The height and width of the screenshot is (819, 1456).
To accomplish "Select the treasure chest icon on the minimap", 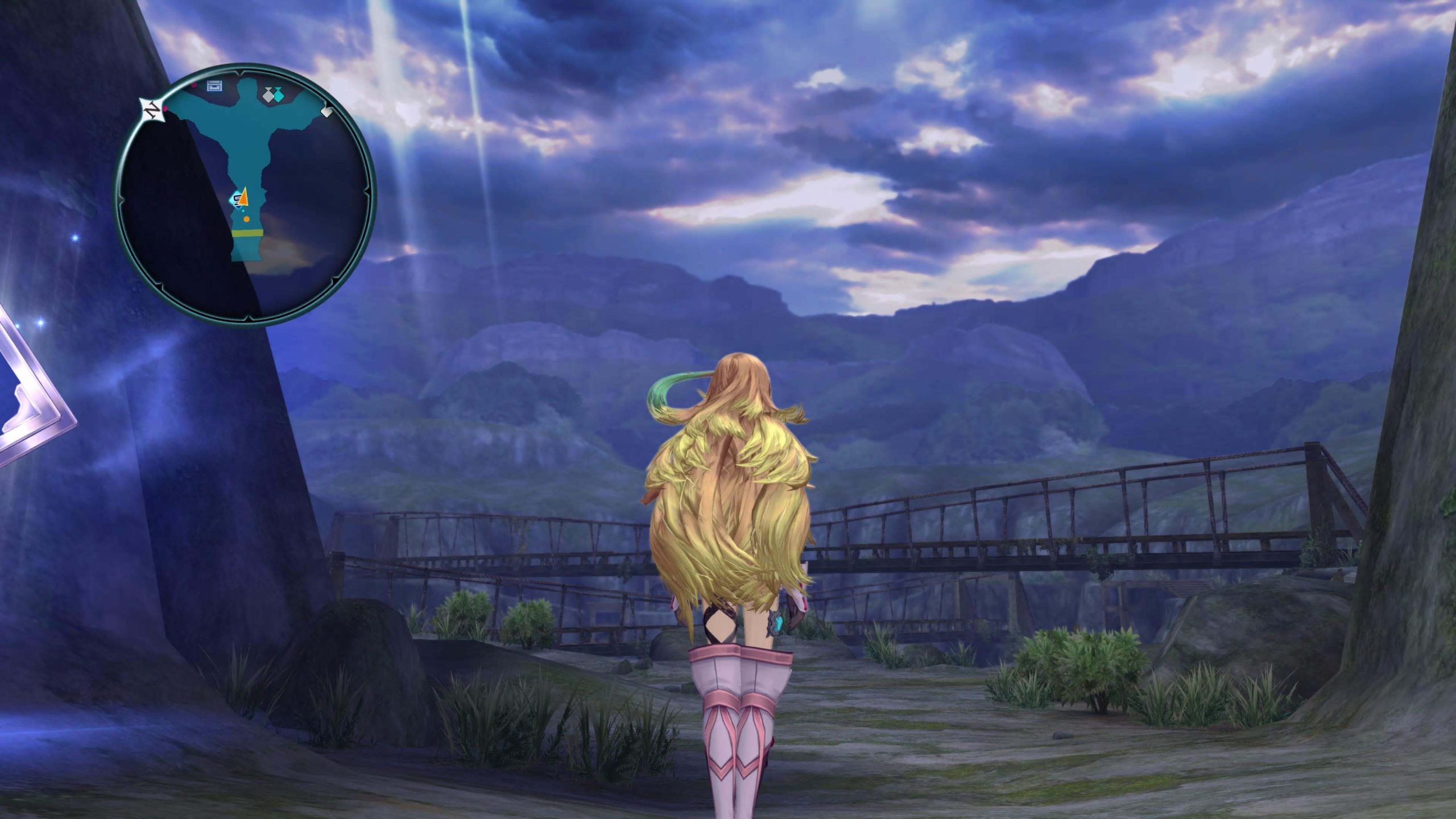I will (x=214, y=86).
